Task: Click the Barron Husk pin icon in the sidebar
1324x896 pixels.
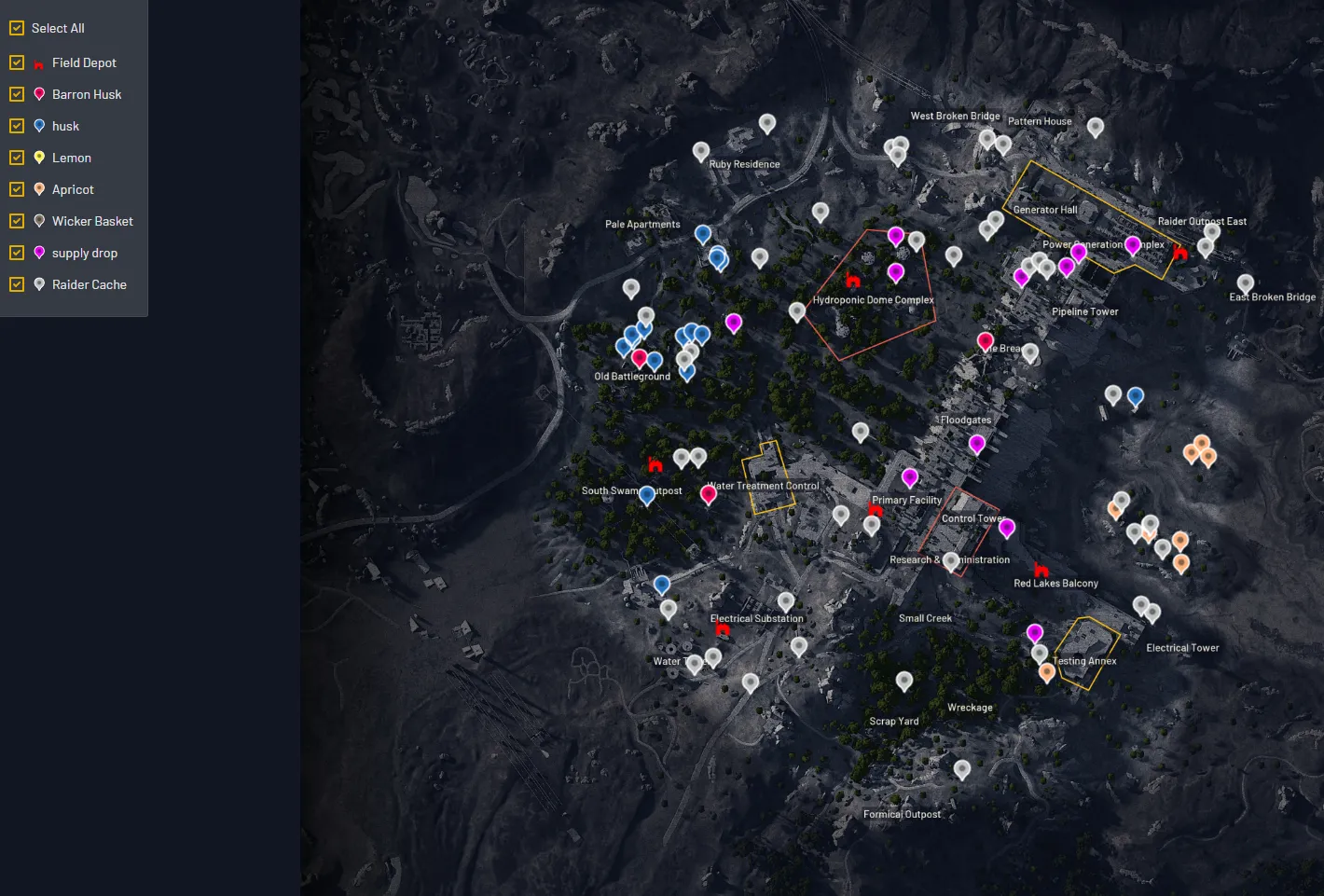Action: point(38,94)
